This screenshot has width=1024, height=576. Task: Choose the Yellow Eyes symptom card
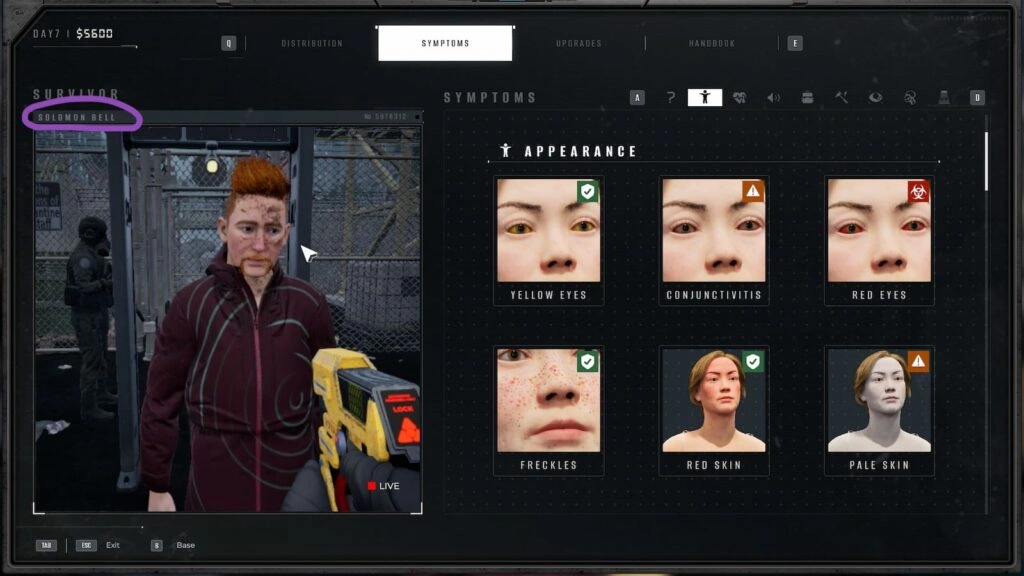(548, 240)
